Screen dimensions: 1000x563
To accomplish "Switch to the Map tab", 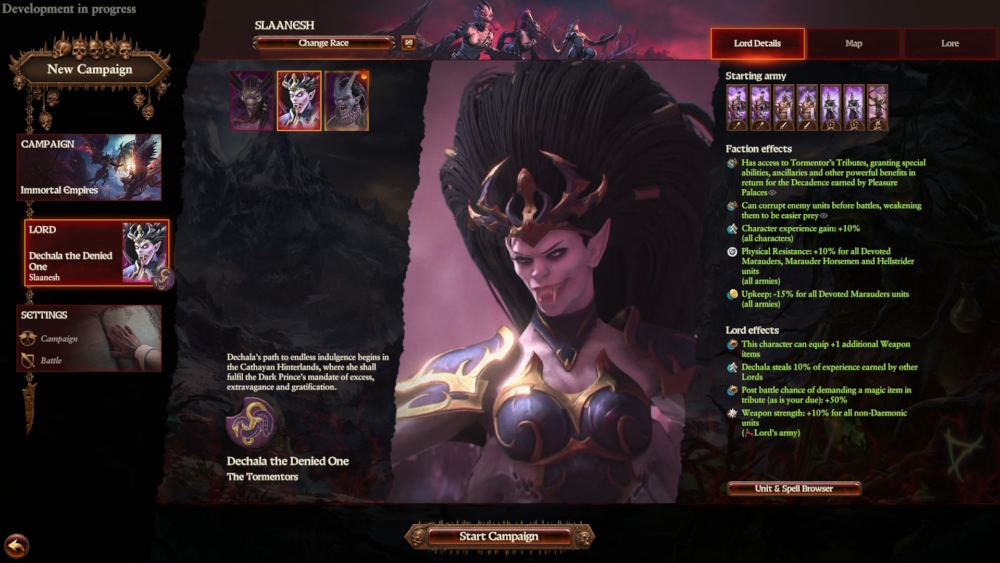I will click(853, 43).
